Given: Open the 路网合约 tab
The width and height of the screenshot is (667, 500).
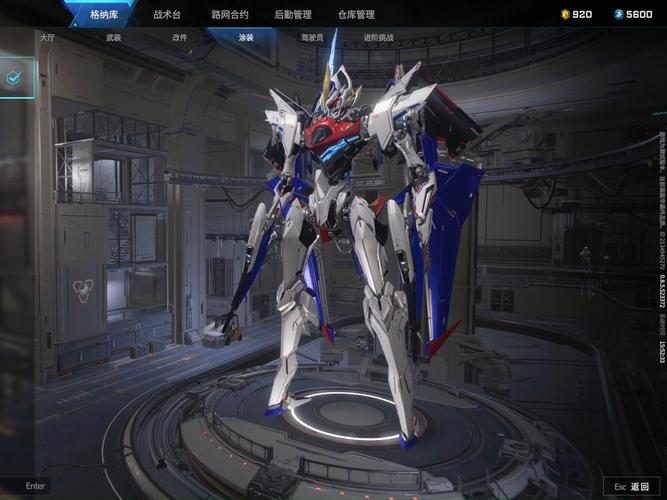Looking at the screenshot, I should [x=230, y=14].
